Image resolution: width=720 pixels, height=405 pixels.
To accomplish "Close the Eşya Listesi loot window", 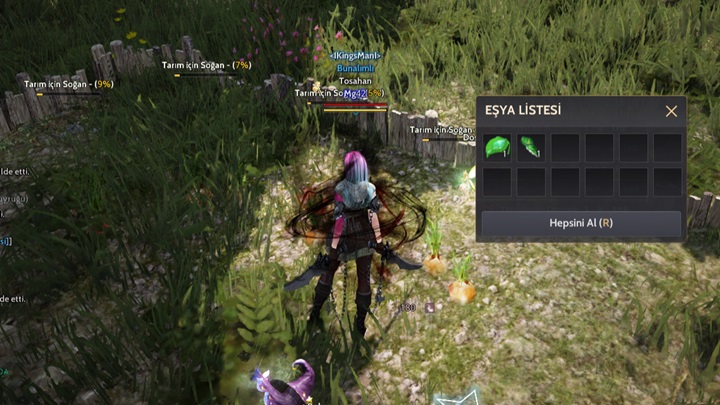I will coord(671,111).
